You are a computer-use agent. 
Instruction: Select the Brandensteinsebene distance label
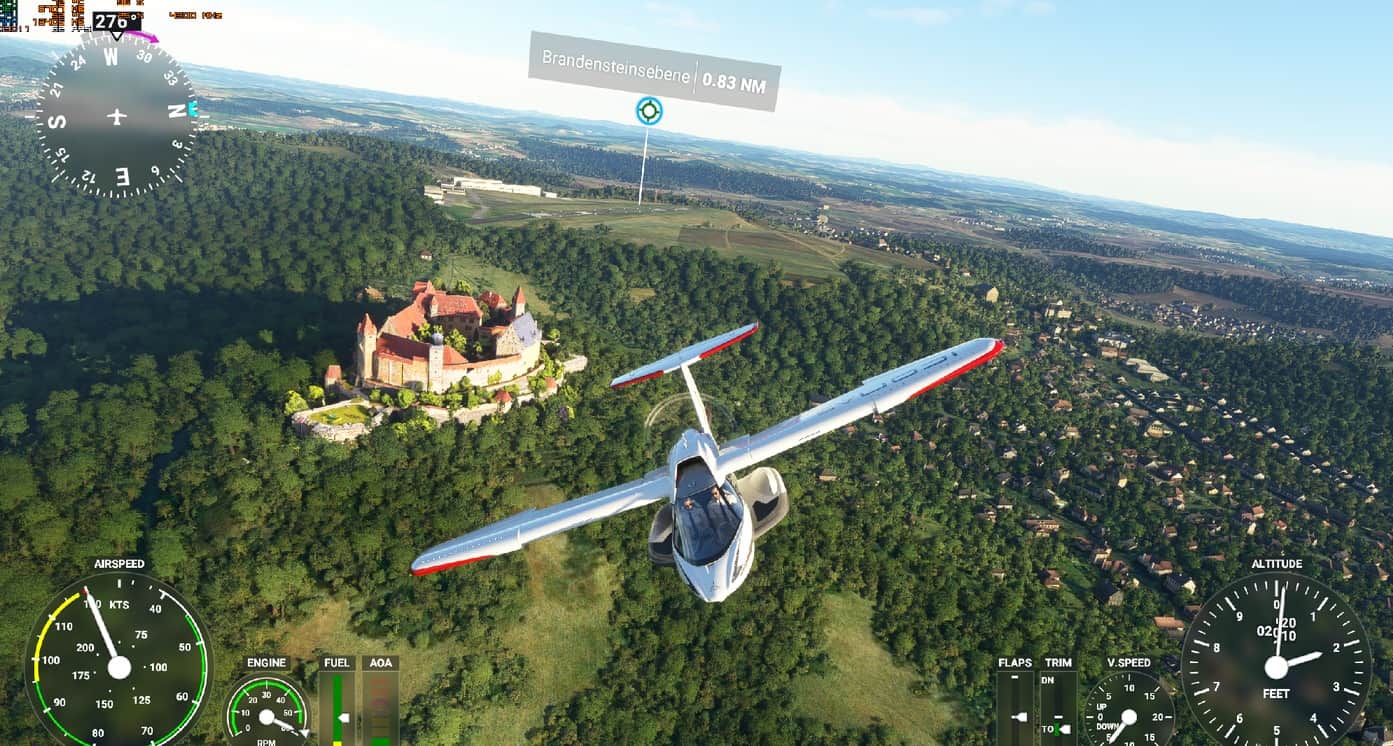point(654,71)
